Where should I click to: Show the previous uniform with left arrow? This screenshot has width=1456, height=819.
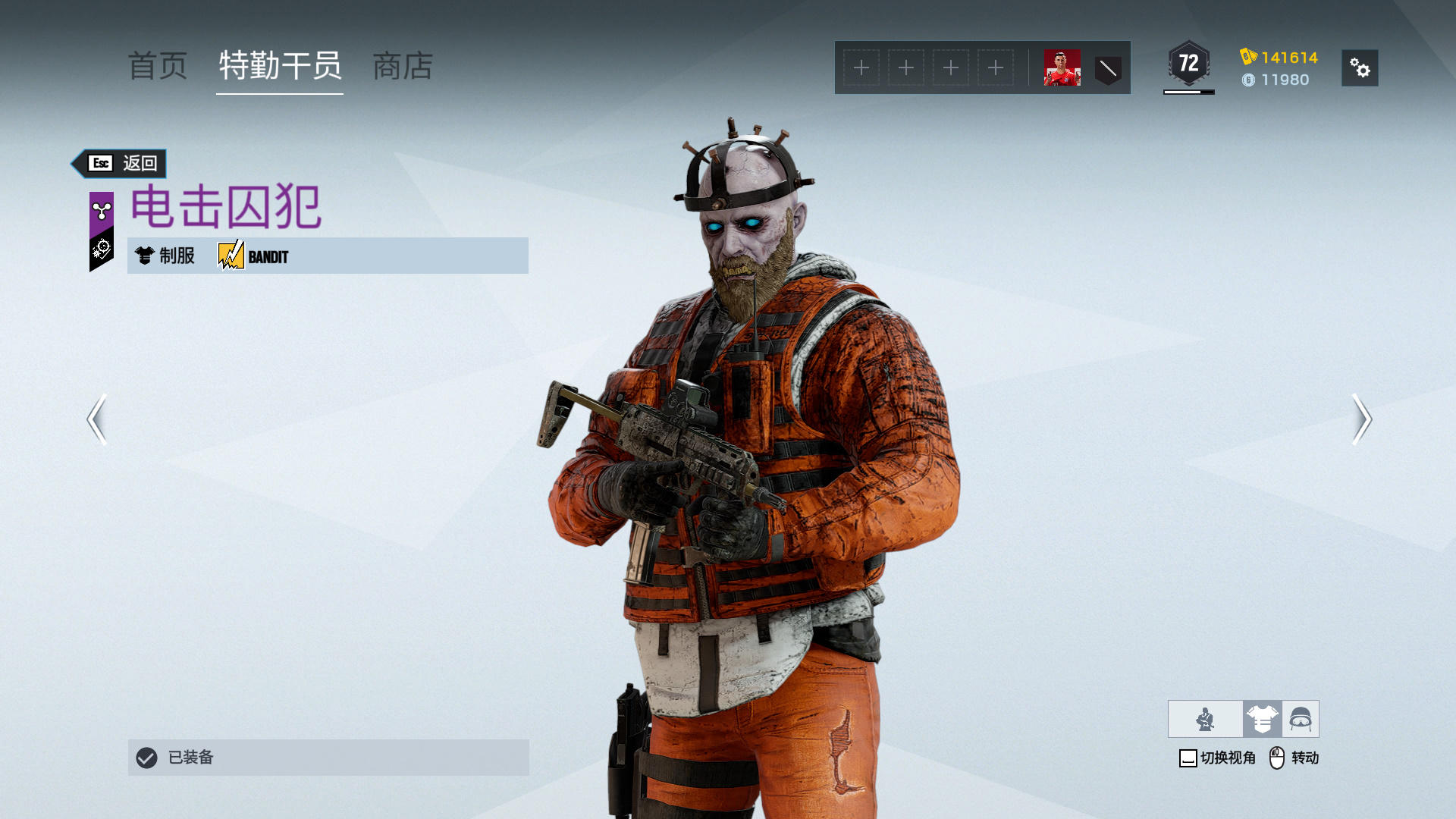[x=97, y=419]
